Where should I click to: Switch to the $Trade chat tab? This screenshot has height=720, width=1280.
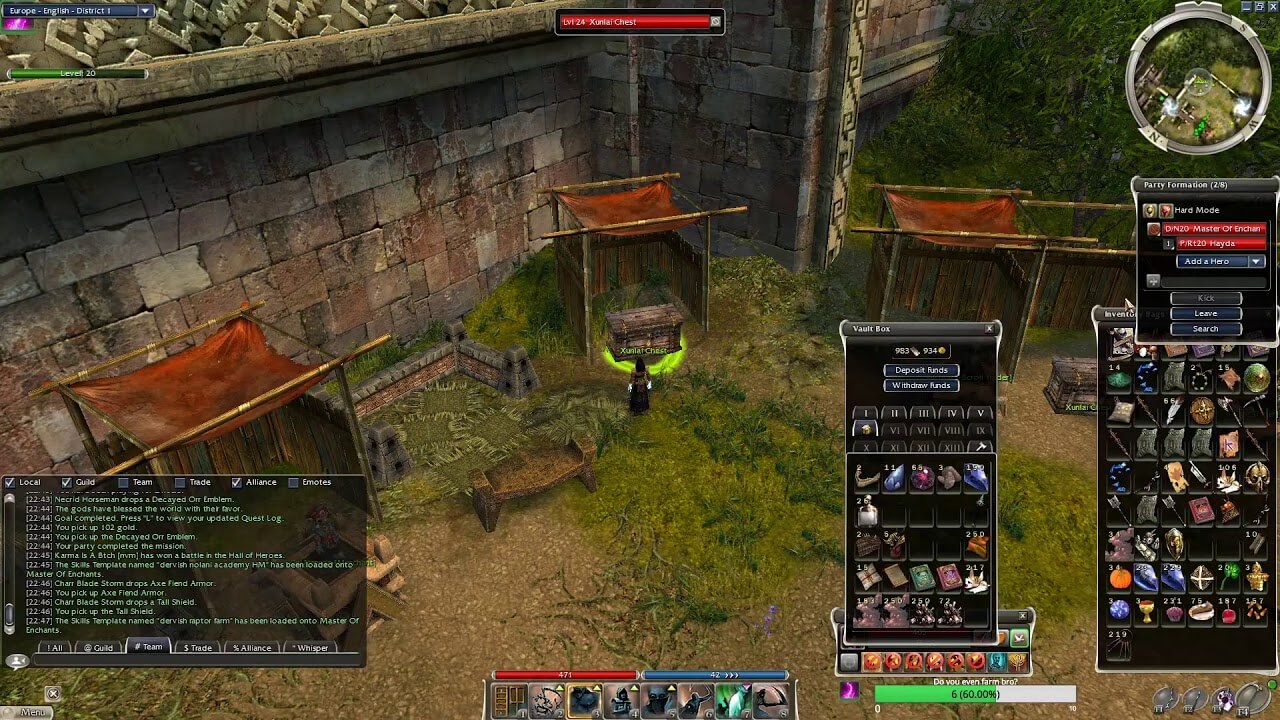pyautogui.click(x=196, y=647)
